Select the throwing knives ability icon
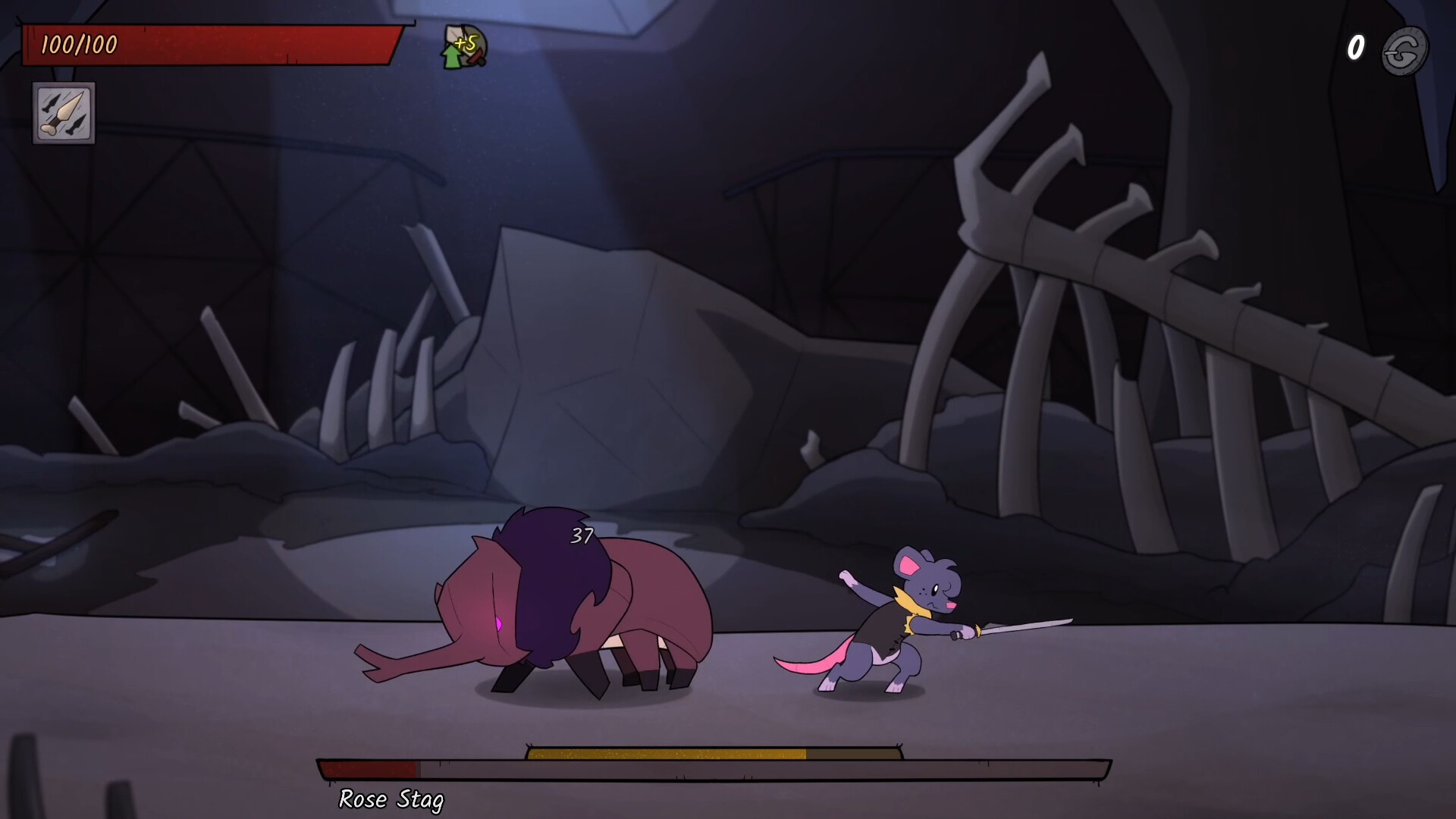 click(64, 114)
